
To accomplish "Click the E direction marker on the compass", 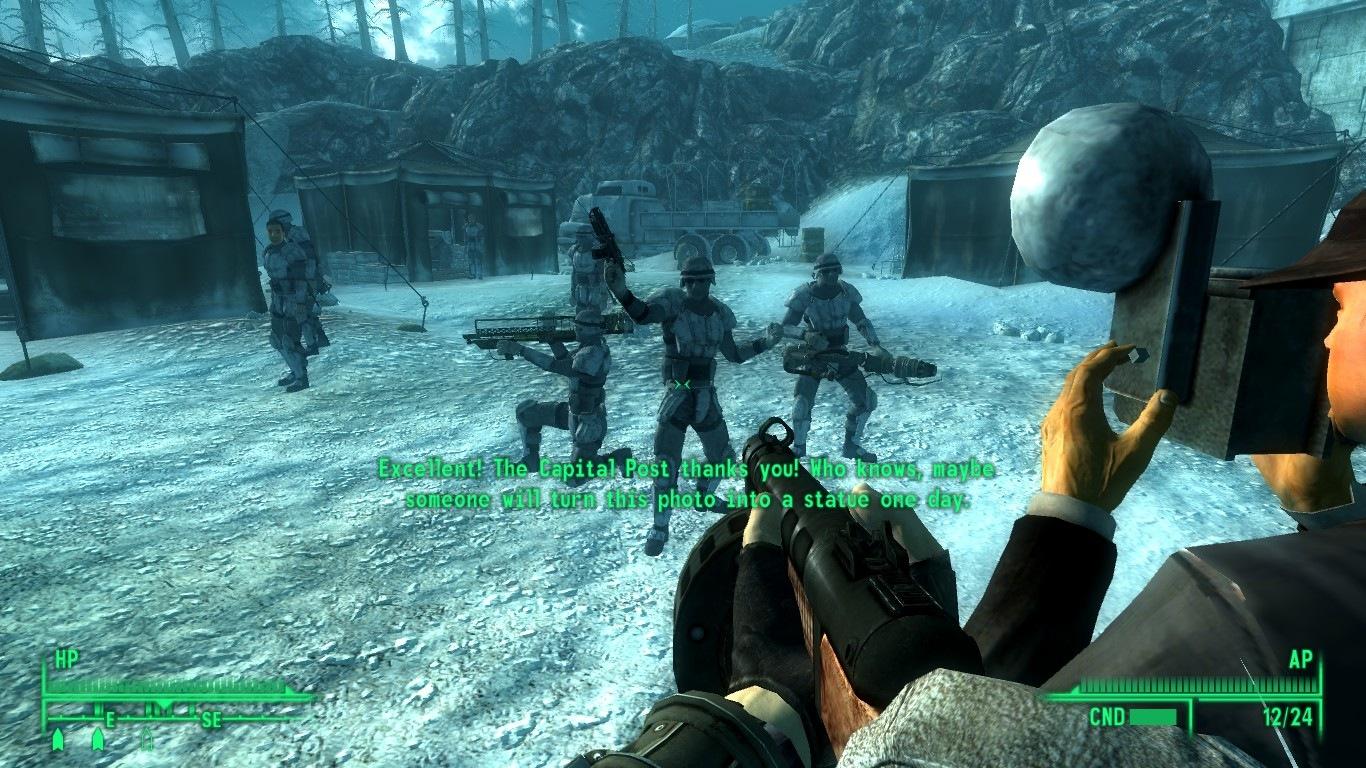I will pos(110,720).
